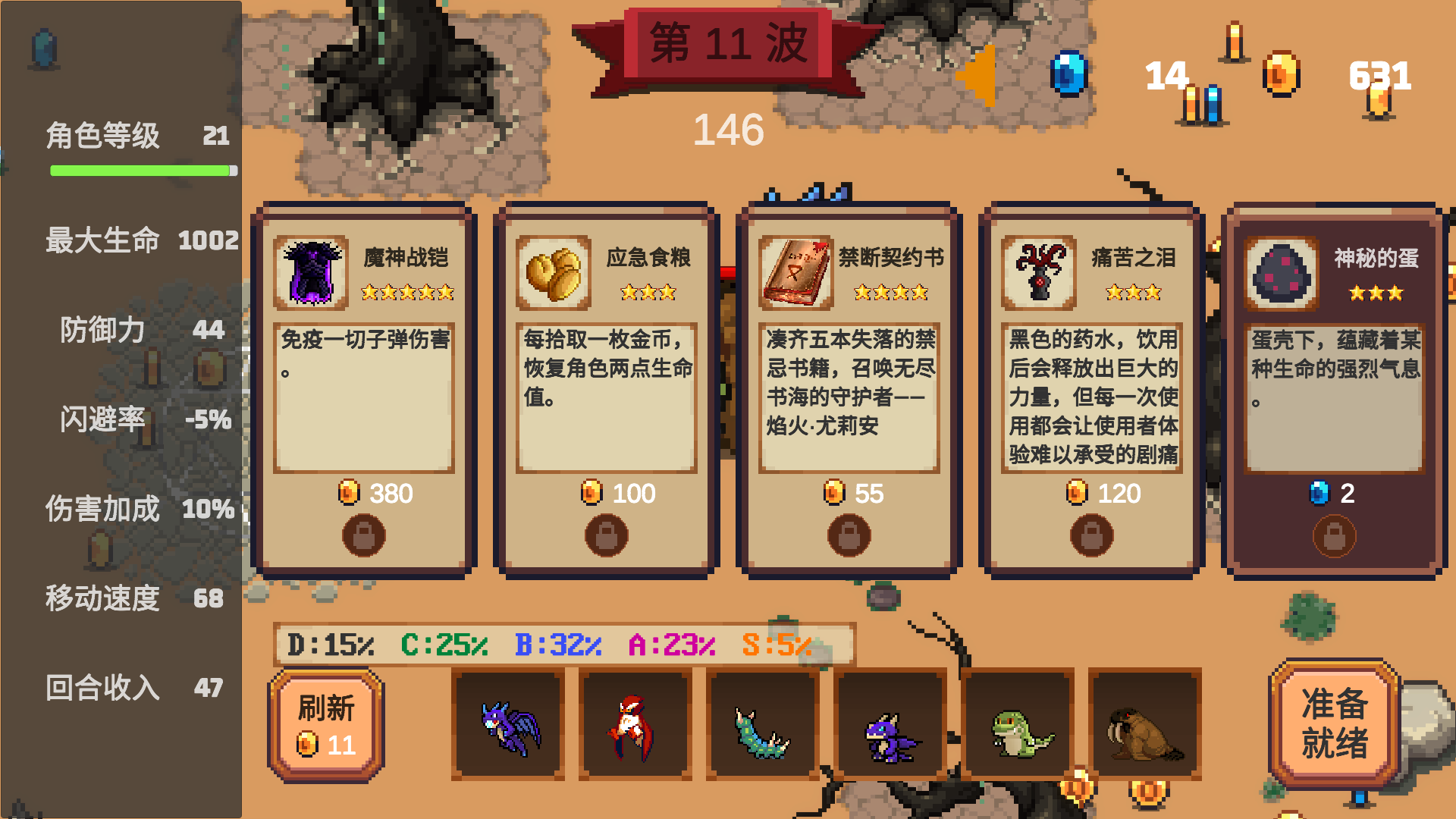Select the small purple dragon pet slot
Screen dimensions: 1456x819
[890, 725]
